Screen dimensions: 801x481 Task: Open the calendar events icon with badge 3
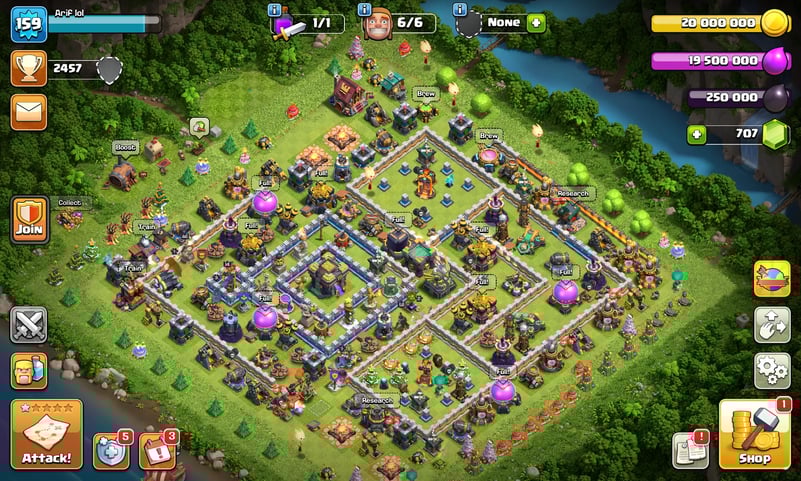click(x=156, y=451)
